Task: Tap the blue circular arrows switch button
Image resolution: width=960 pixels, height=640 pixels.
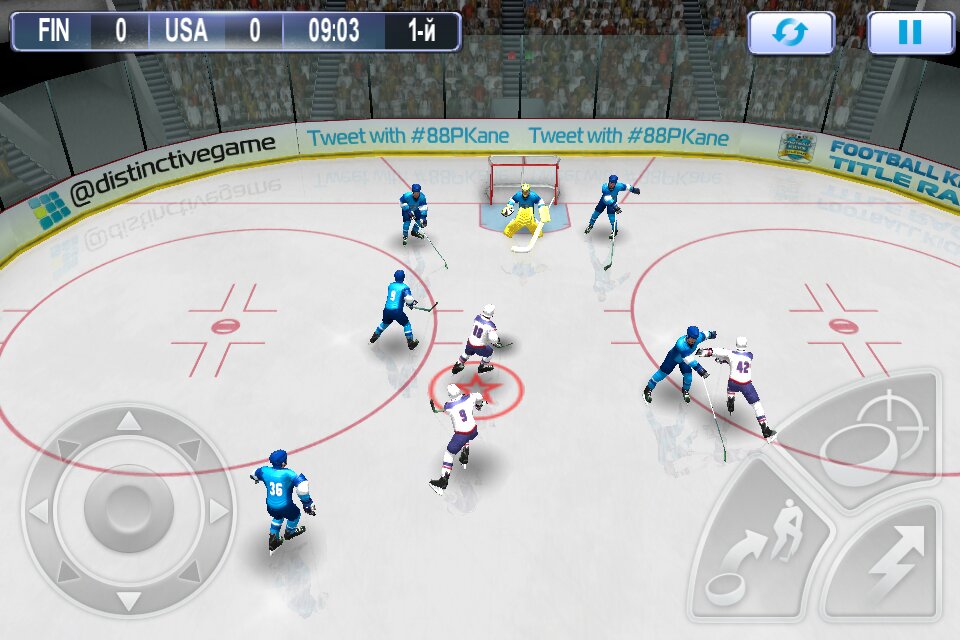Action: [x=791, y=33]
